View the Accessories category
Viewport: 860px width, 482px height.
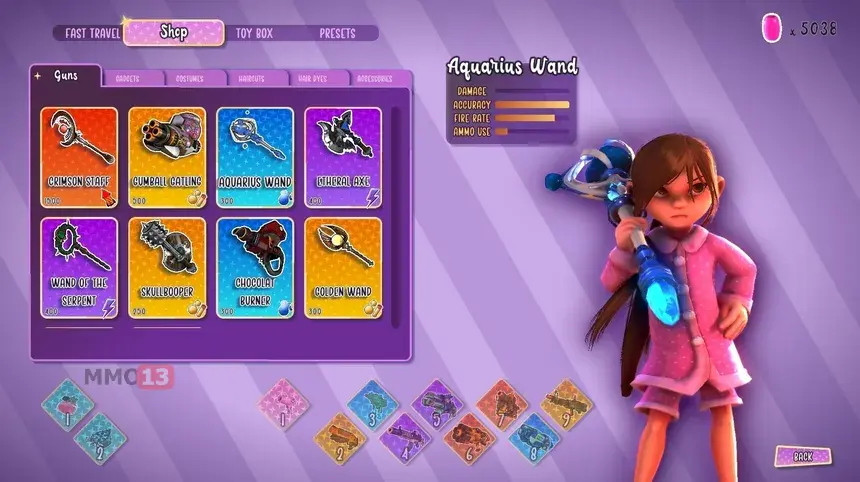[x=373, y=78]
